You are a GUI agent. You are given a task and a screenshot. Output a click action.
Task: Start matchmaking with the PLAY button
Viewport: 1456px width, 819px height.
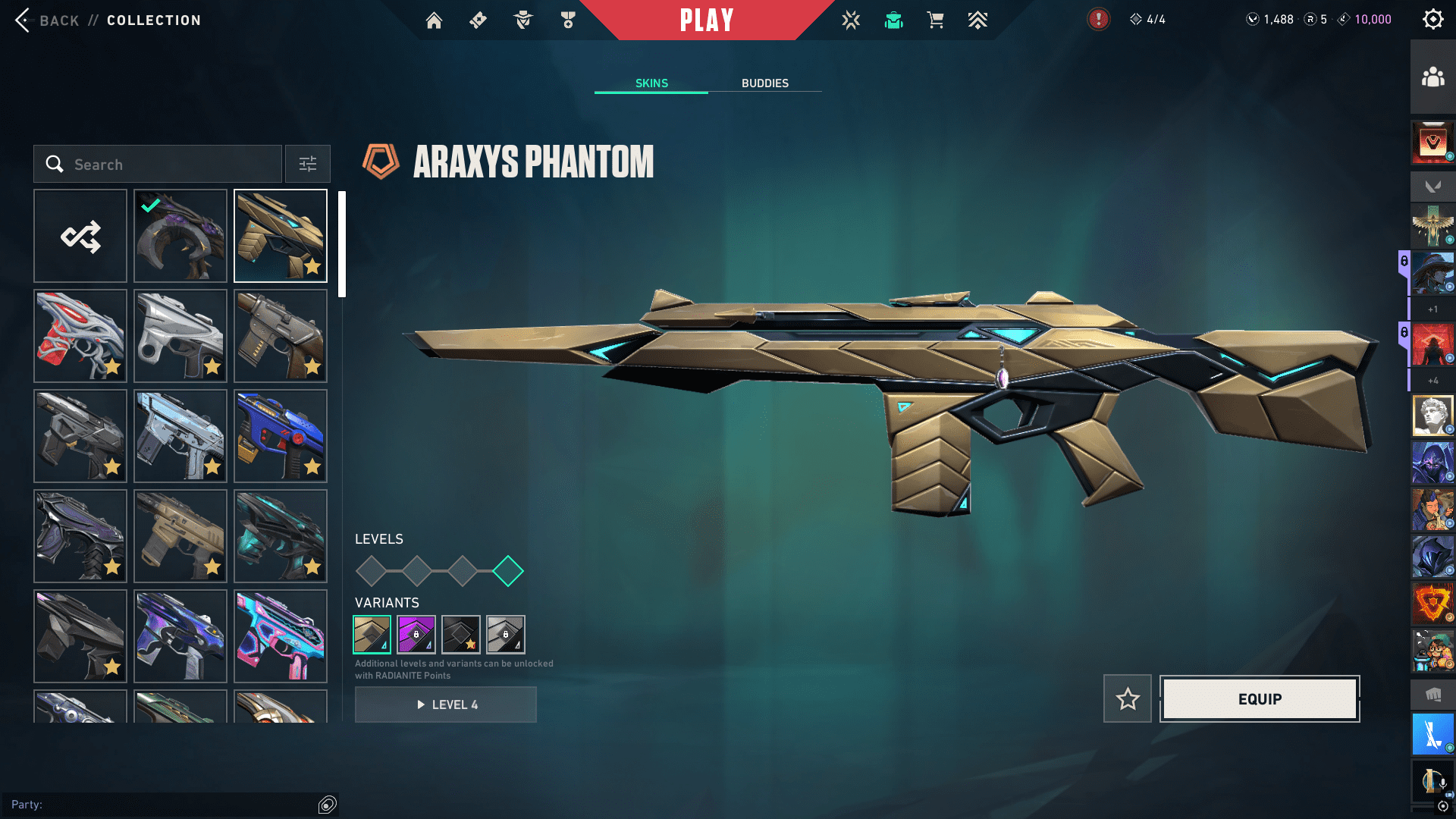(x=706, y=20)
